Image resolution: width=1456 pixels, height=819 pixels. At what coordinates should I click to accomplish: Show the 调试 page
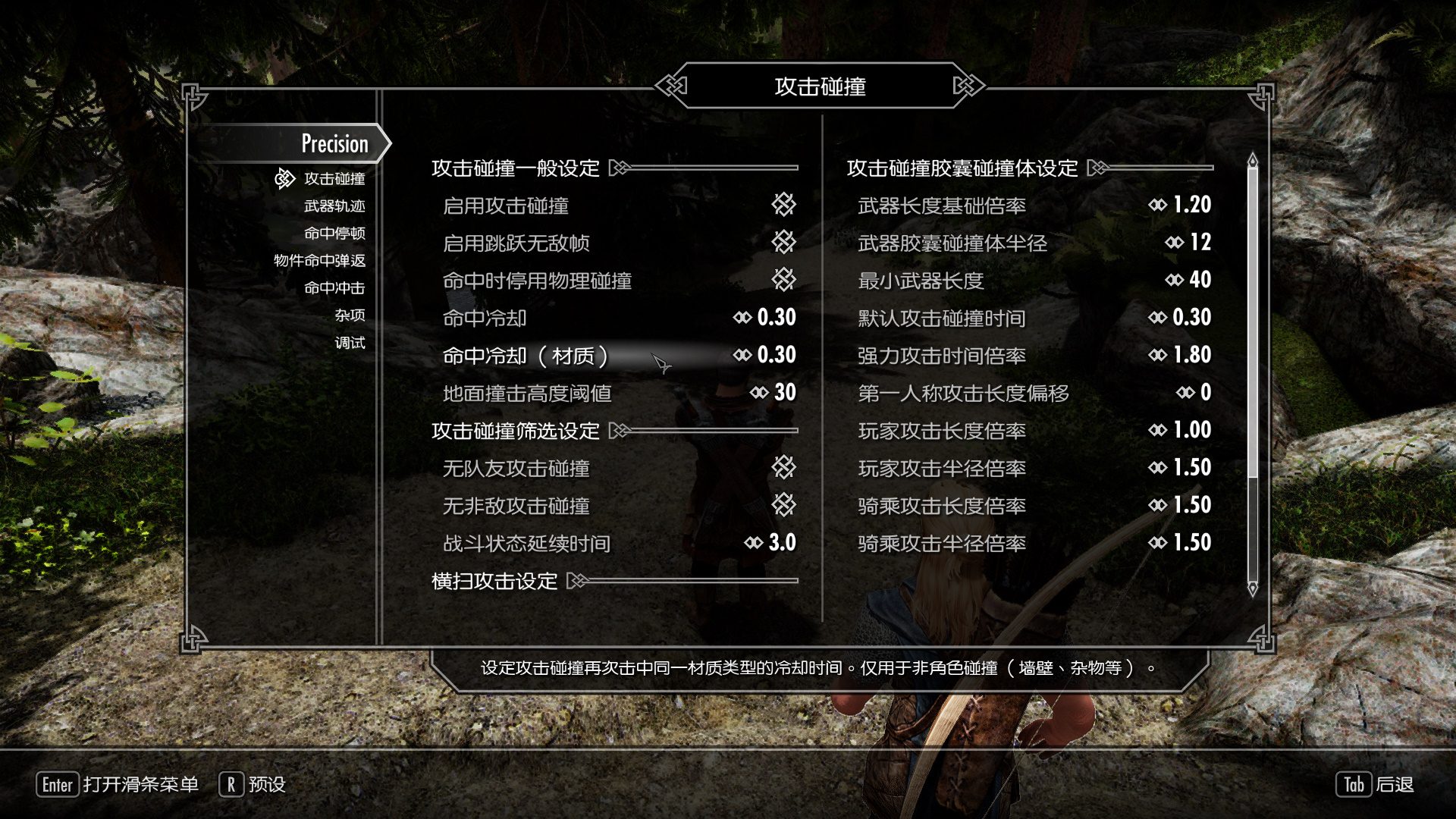pyautogui.click(x=350, y=343)
